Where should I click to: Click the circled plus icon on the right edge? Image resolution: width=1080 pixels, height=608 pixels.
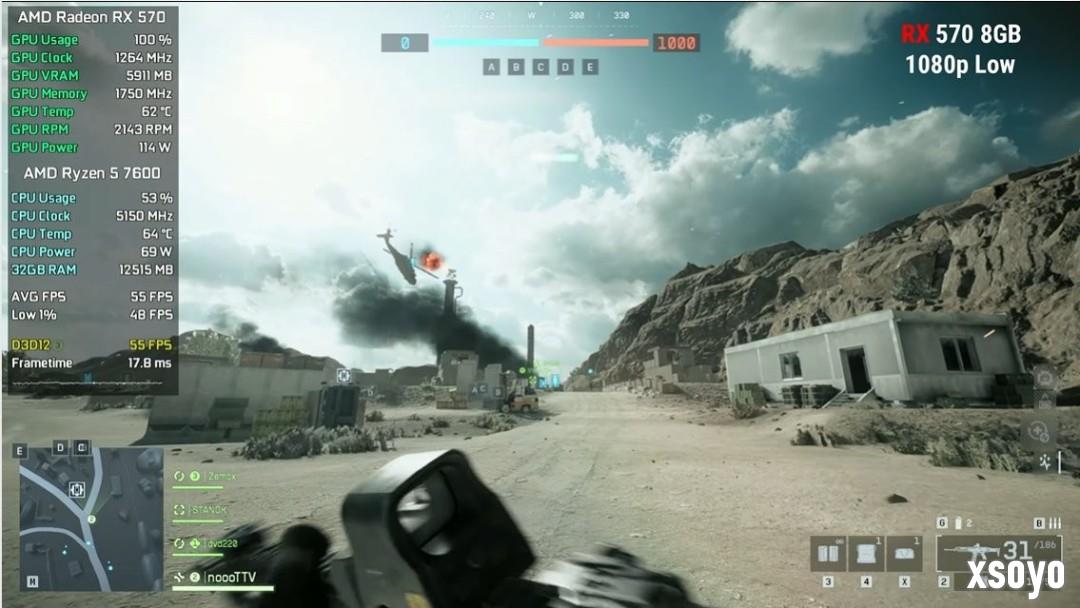point(1039,432)
